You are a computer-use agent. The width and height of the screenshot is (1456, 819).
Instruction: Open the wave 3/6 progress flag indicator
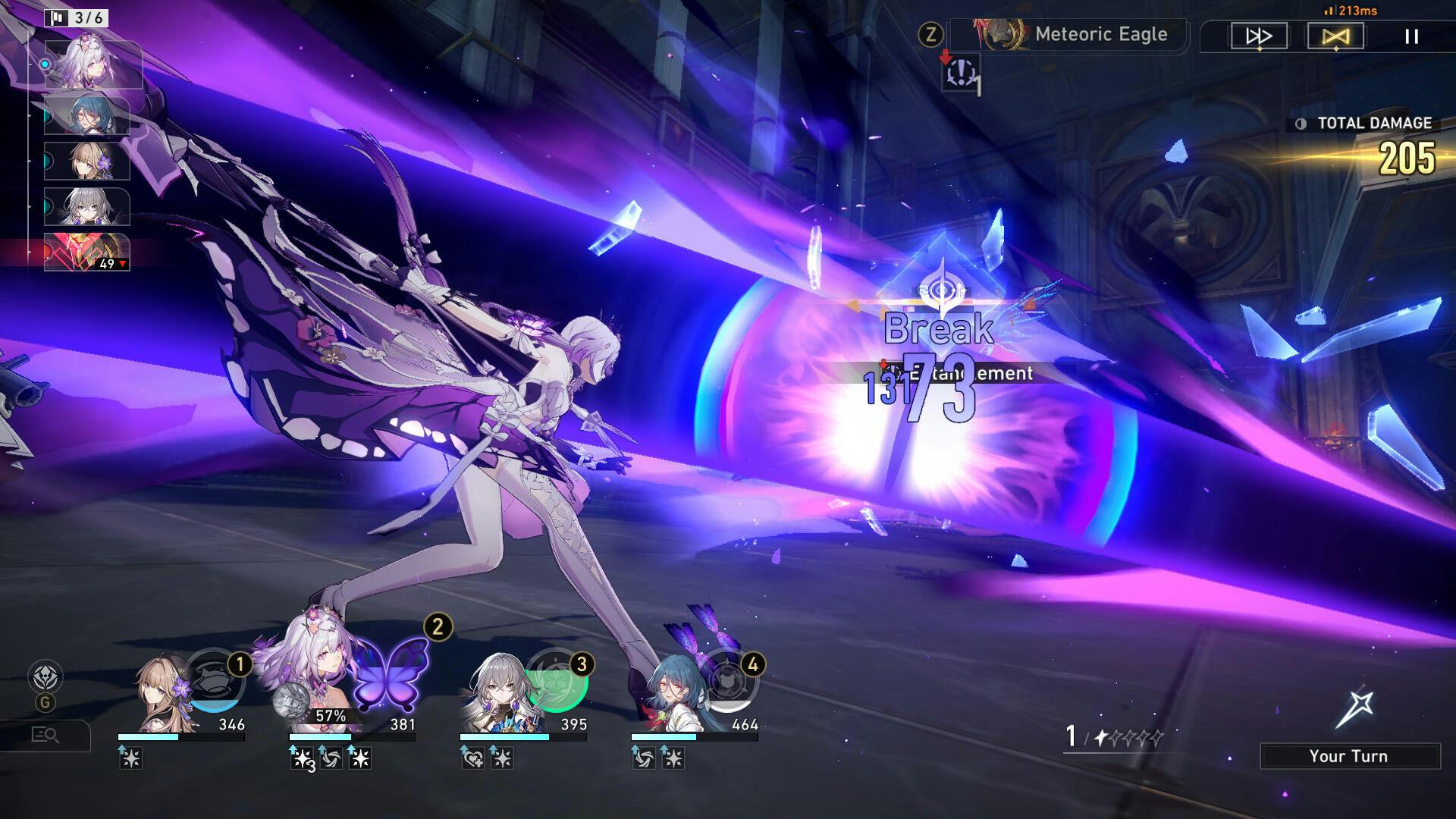77,17
